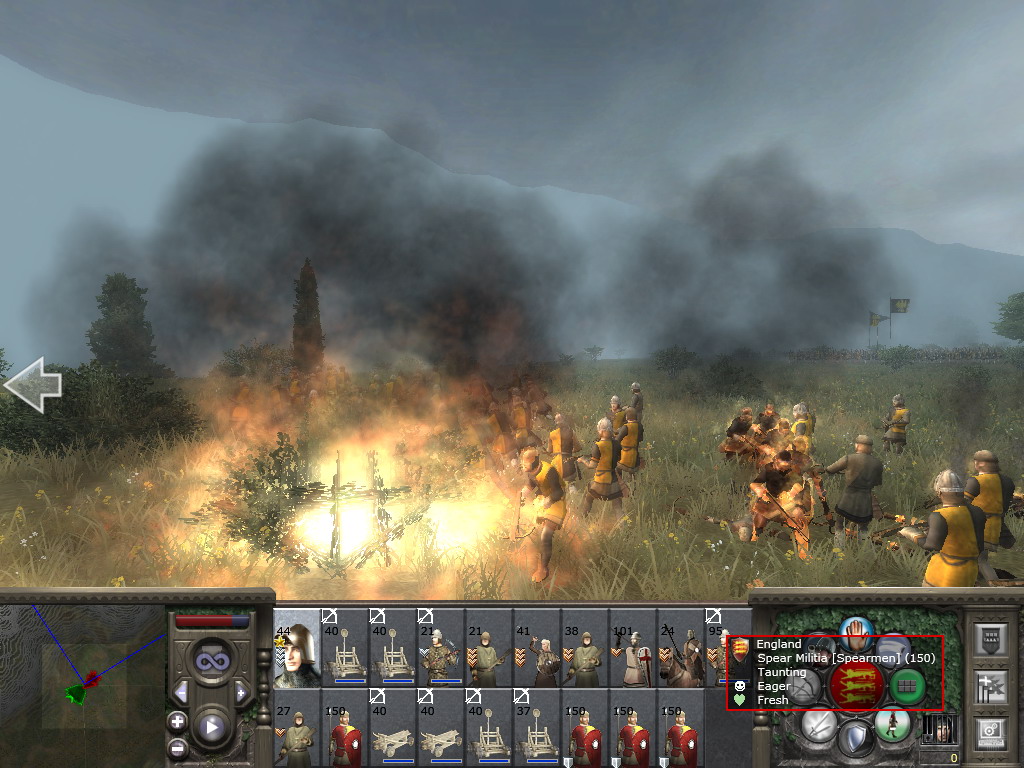The image size is (1024, 768).
Task: Select the 101-man crusader knights card
Action: (x=633, y=648)
